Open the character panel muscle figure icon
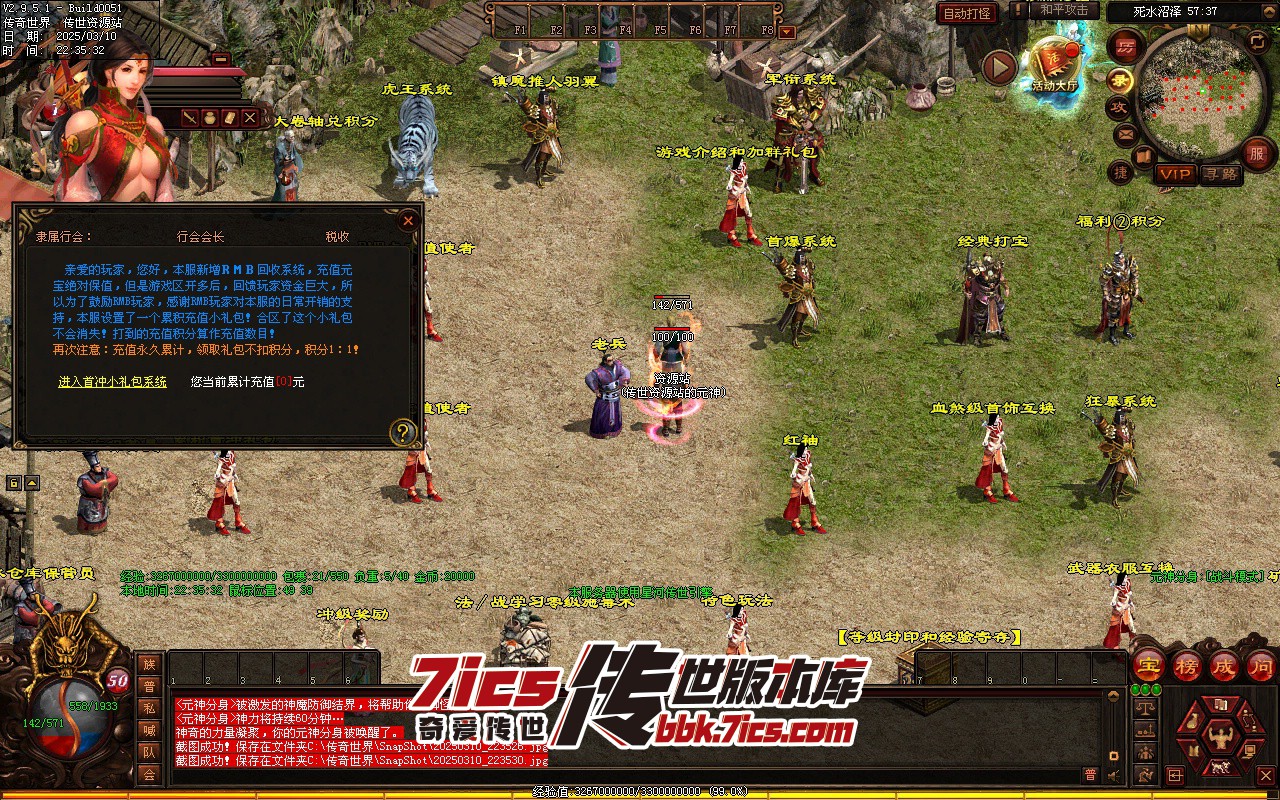1280x800 pixels. [x=1219, y=738]
